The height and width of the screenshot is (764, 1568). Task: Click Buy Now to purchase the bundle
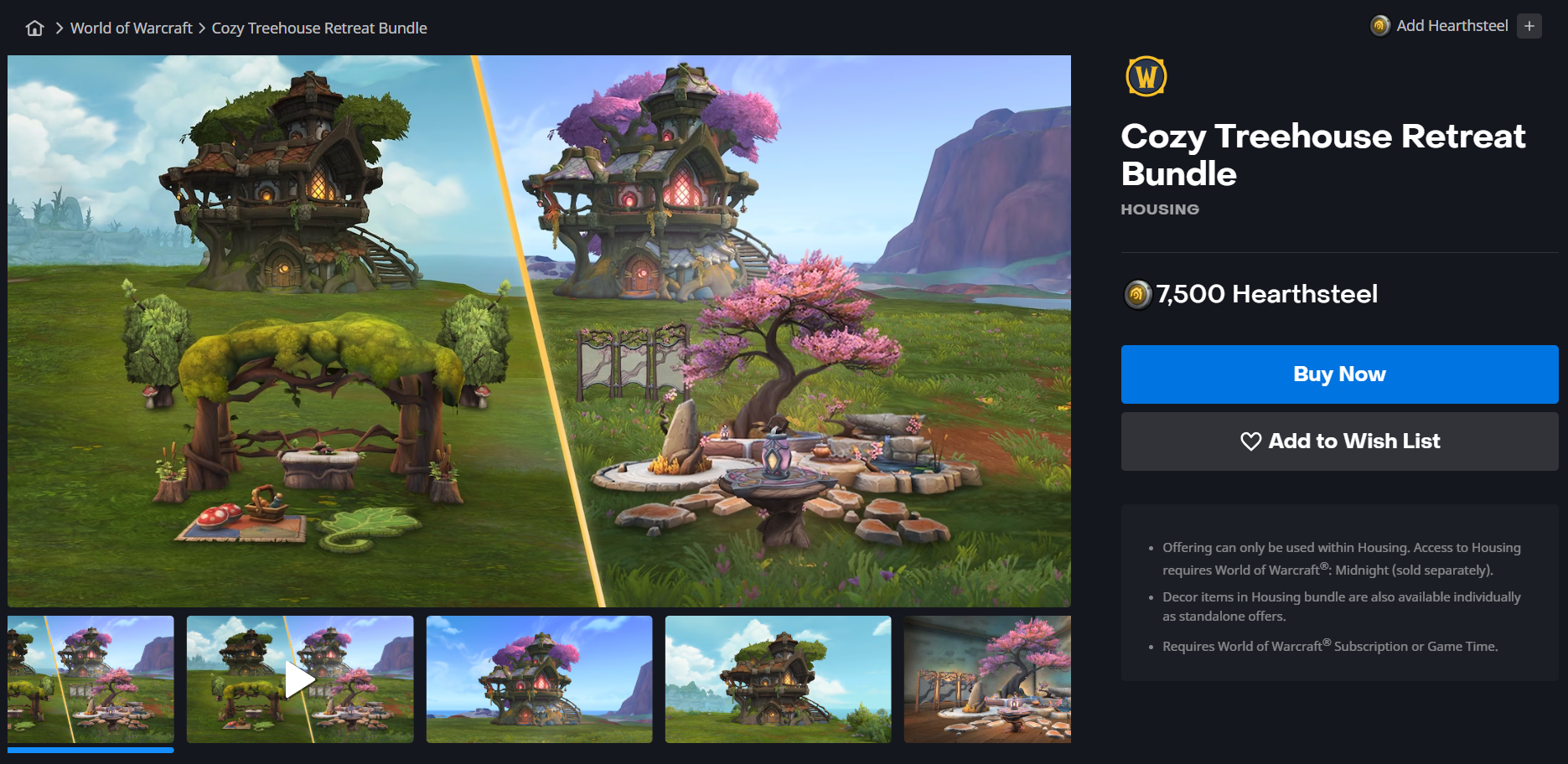(1338, 374)
